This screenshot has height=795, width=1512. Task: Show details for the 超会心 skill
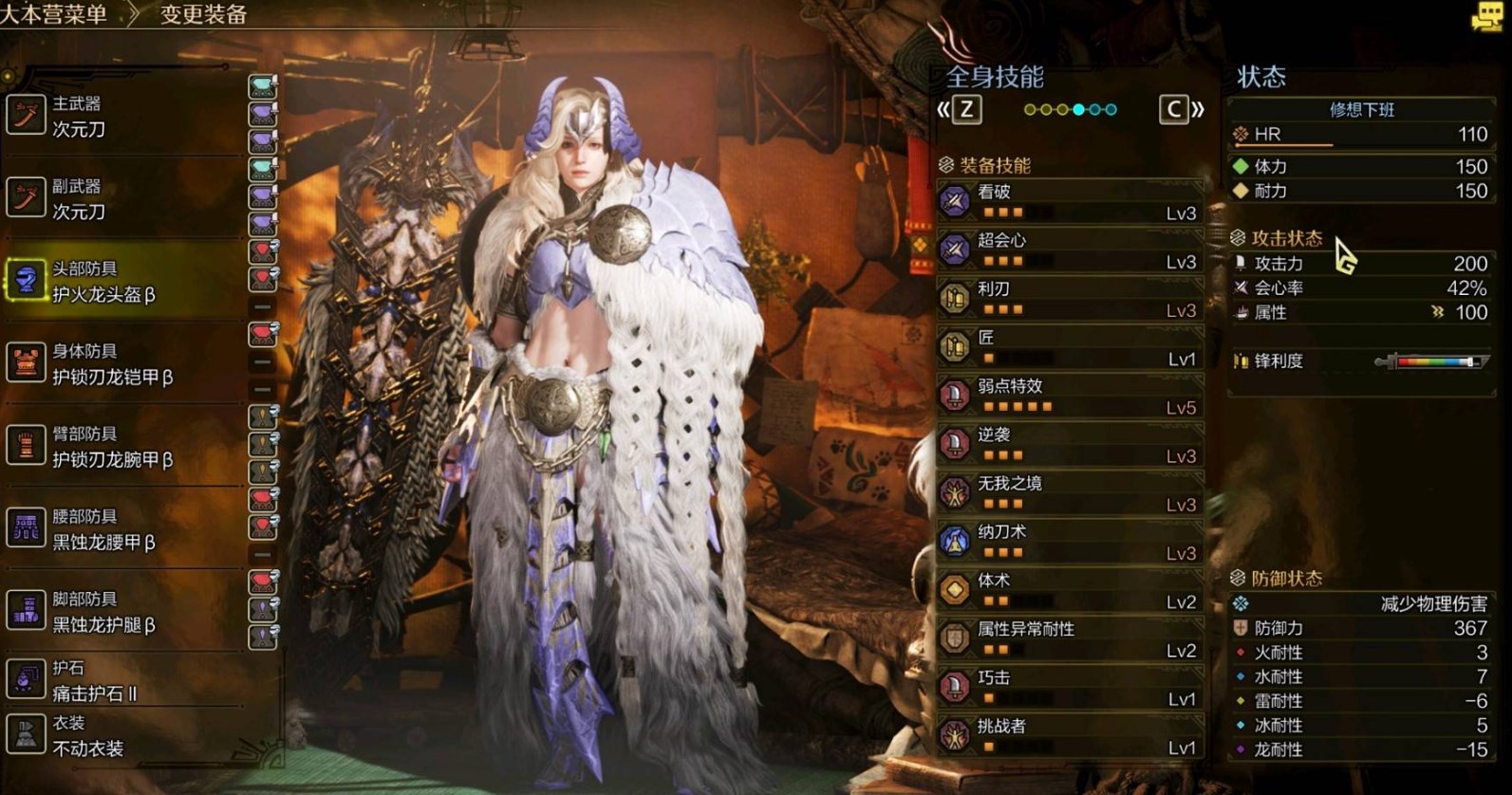[x=1070, y=250]
